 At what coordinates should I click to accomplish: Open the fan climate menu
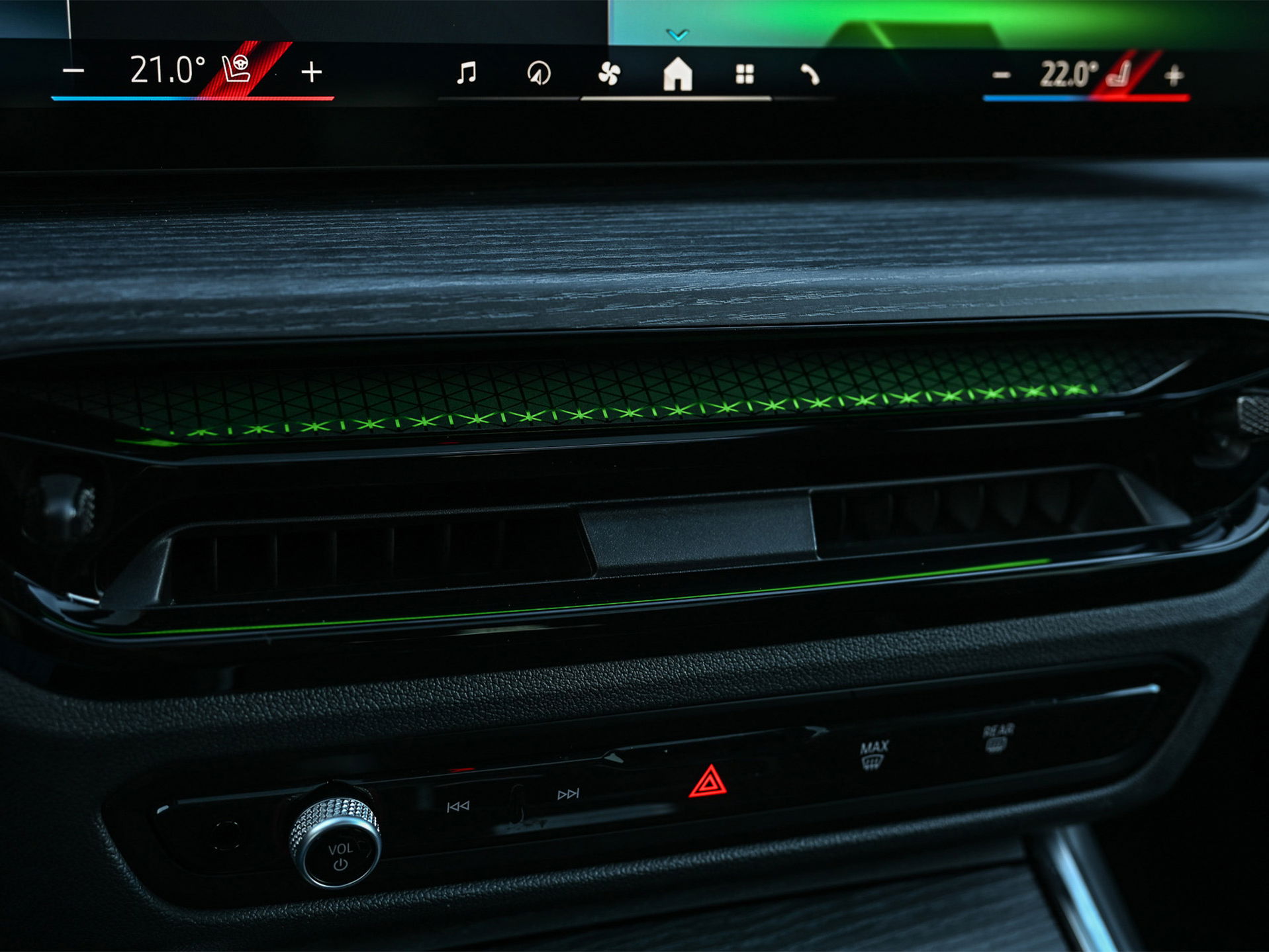pos(608,74)
